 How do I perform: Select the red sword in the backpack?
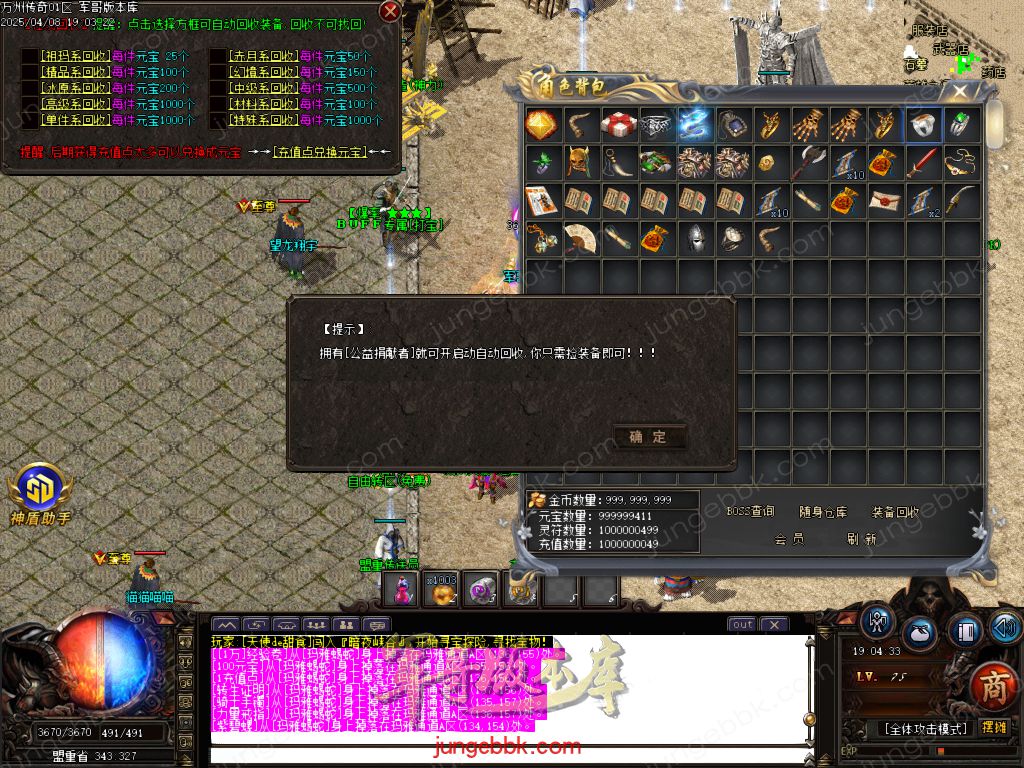tap(923, 164)
